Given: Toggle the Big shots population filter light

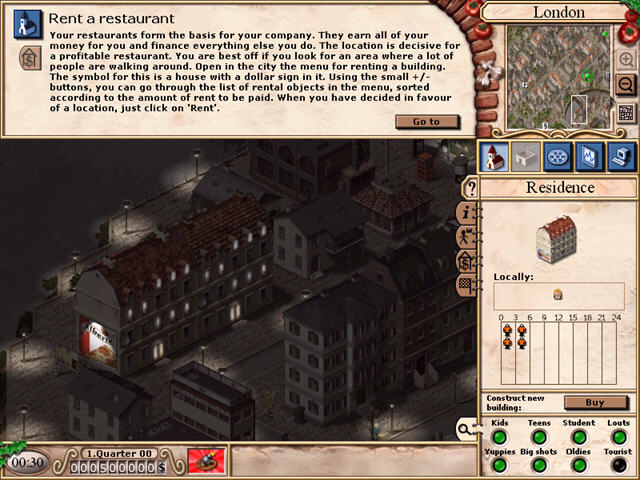Looking at the screenshot, I should pos(539,465).
